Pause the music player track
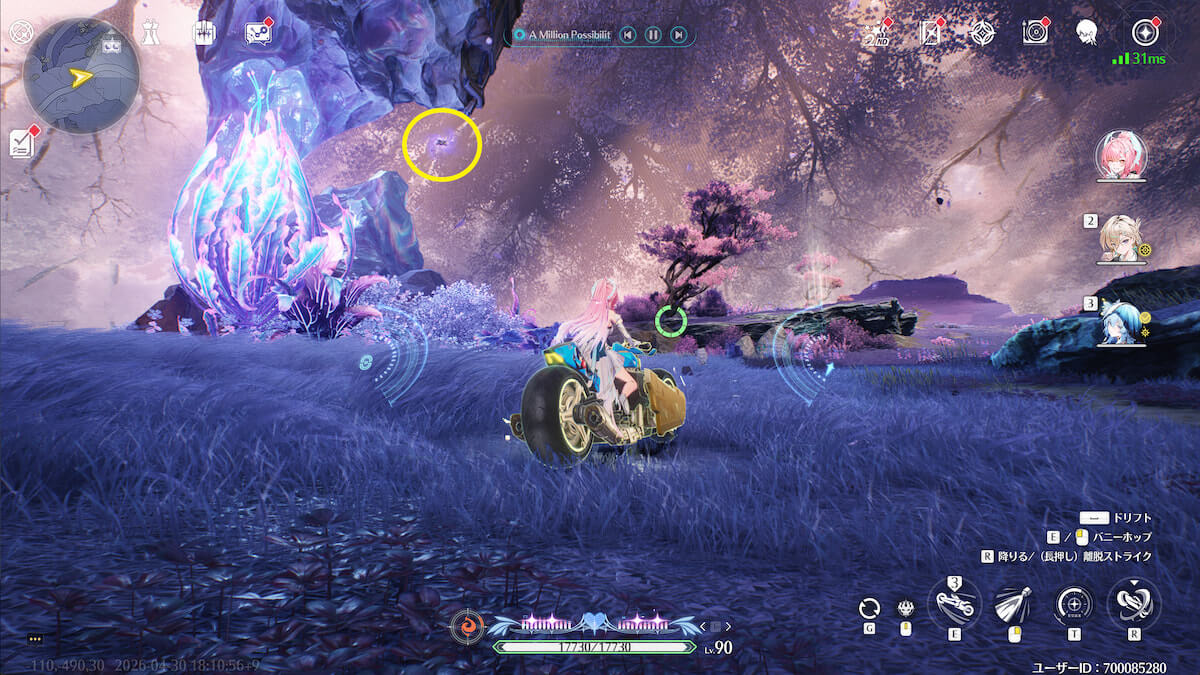Viewport: 1200px width, 675px height. point(652,35)
